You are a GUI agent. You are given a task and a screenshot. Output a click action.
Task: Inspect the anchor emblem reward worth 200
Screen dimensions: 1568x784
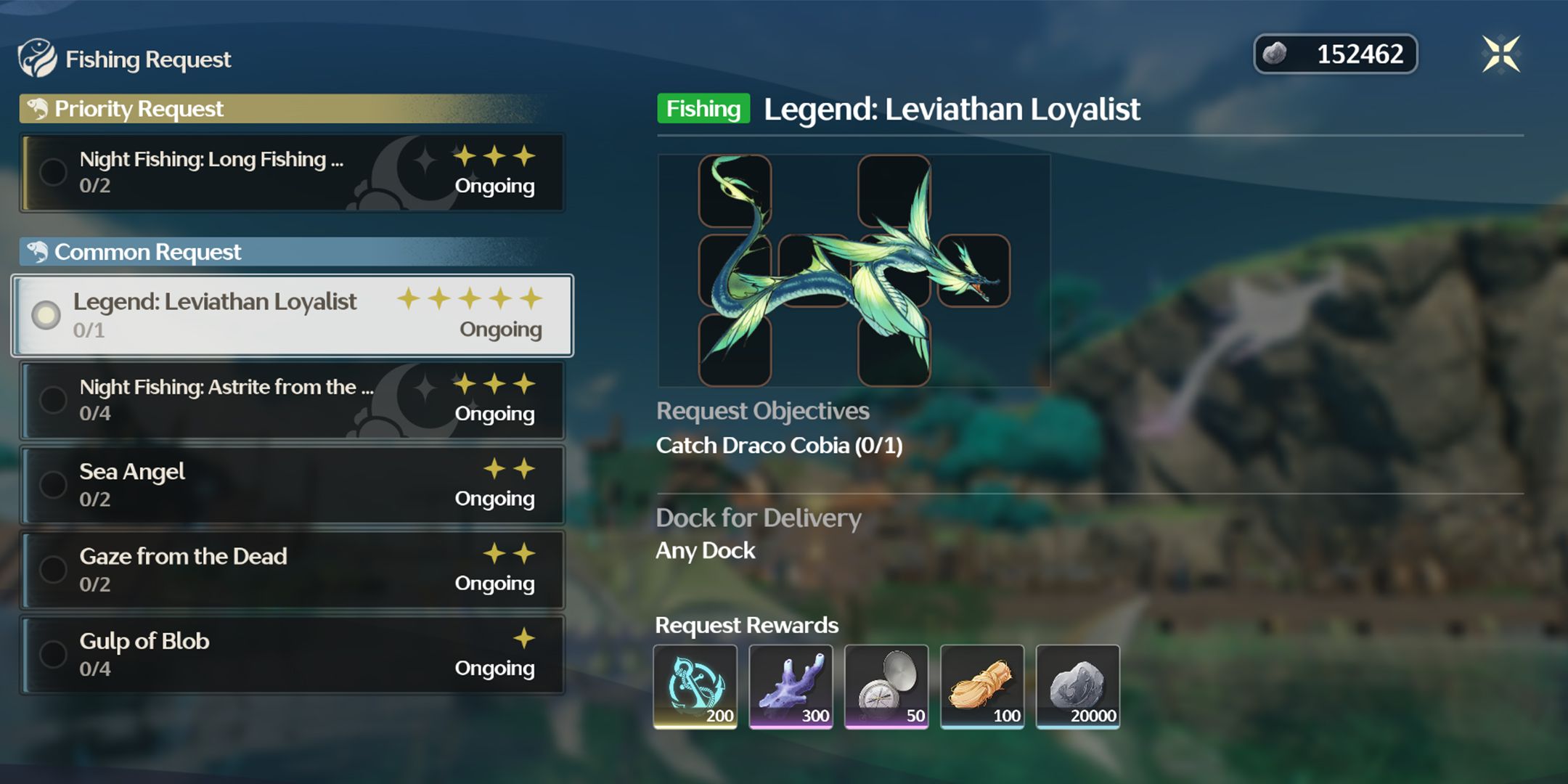(x=695, y=686)
